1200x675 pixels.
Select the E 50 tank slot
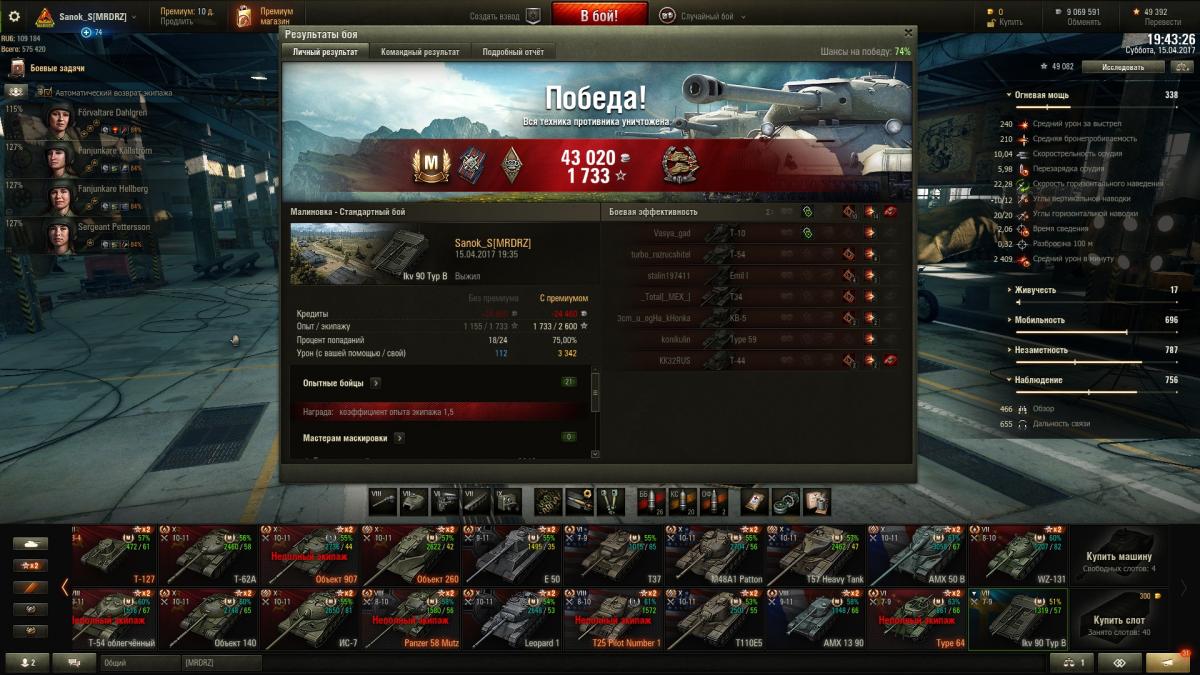513,556
